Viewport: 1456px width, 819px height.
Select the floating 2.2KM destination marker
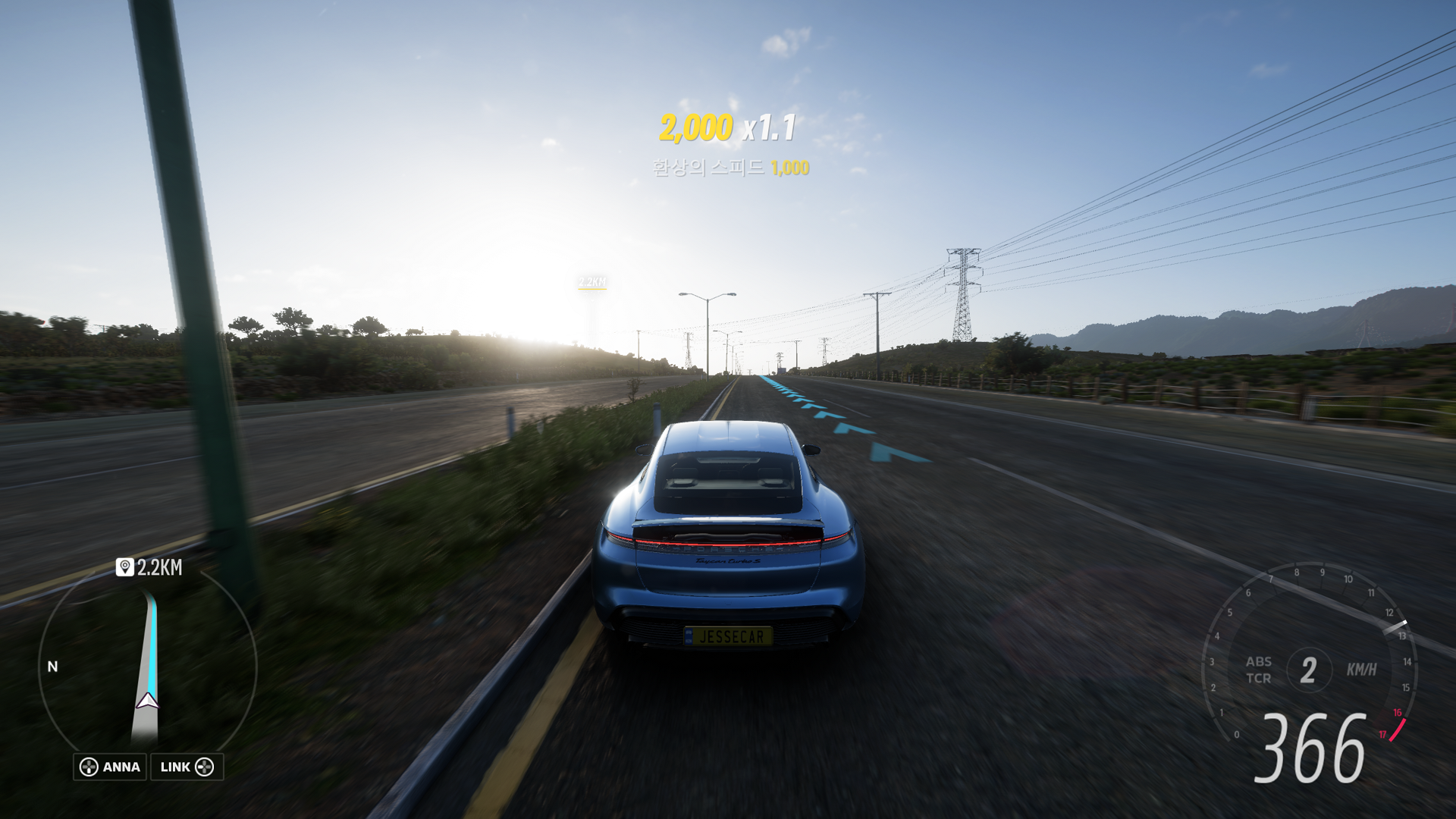(x=591, y=282)
